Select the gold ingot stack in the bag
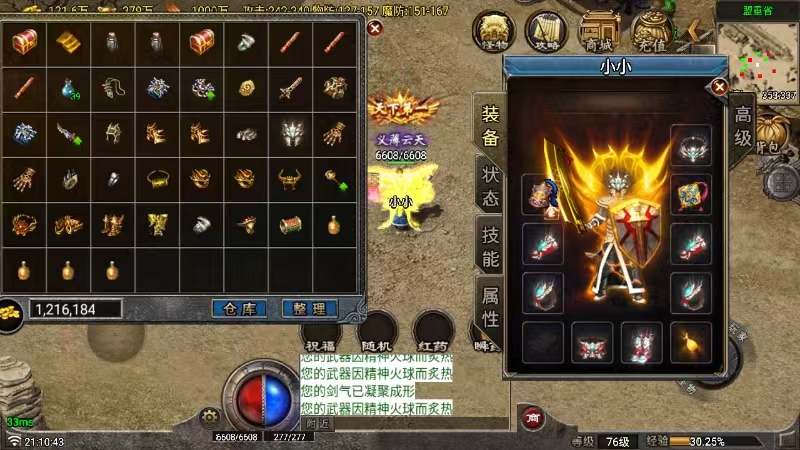The height and width of the screenshot is (450, 800). point(68,43)
